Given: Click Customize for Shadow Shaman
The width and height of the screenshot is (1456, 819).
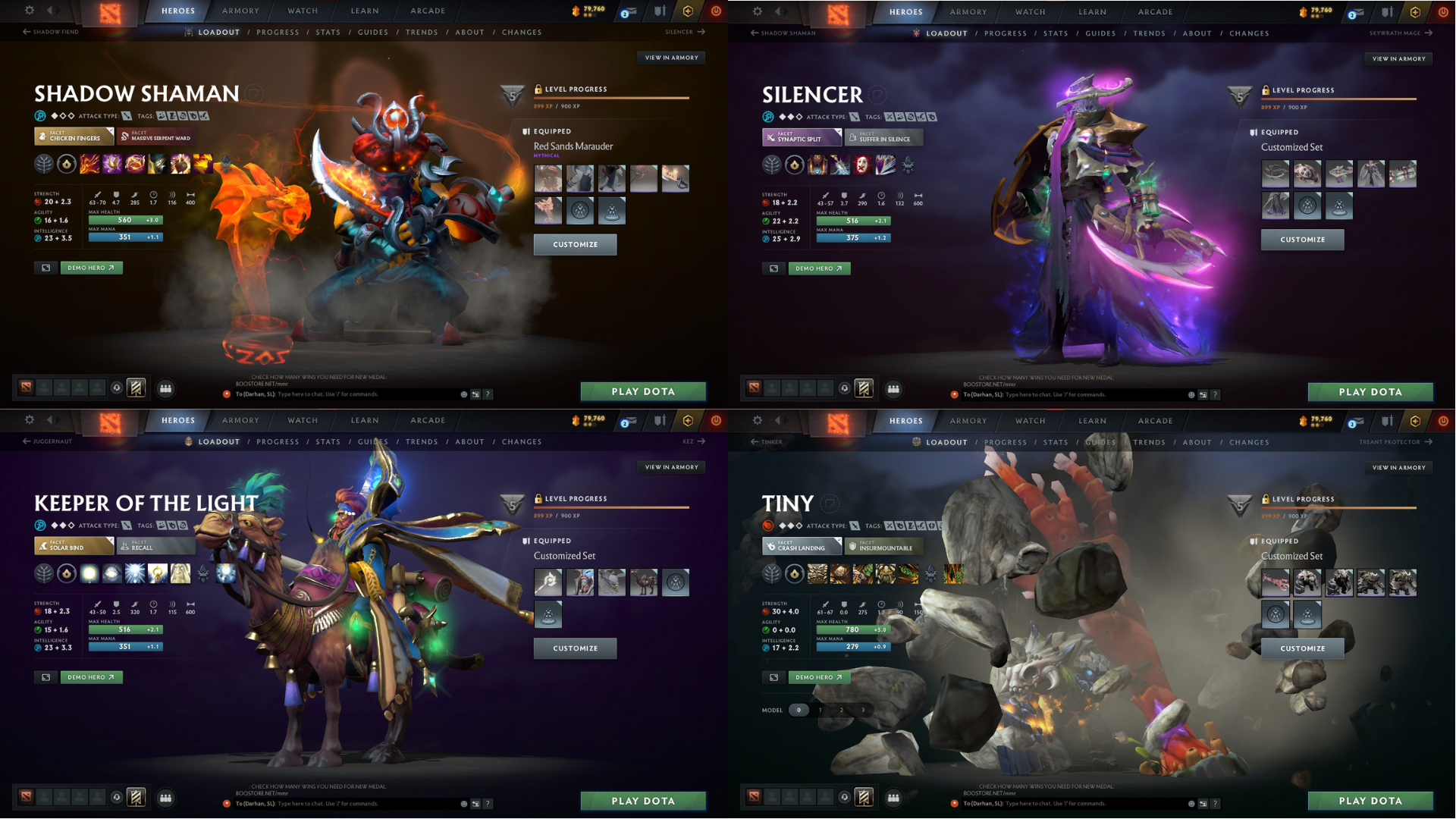Looking at the screenshot, I should coord(575,244).
